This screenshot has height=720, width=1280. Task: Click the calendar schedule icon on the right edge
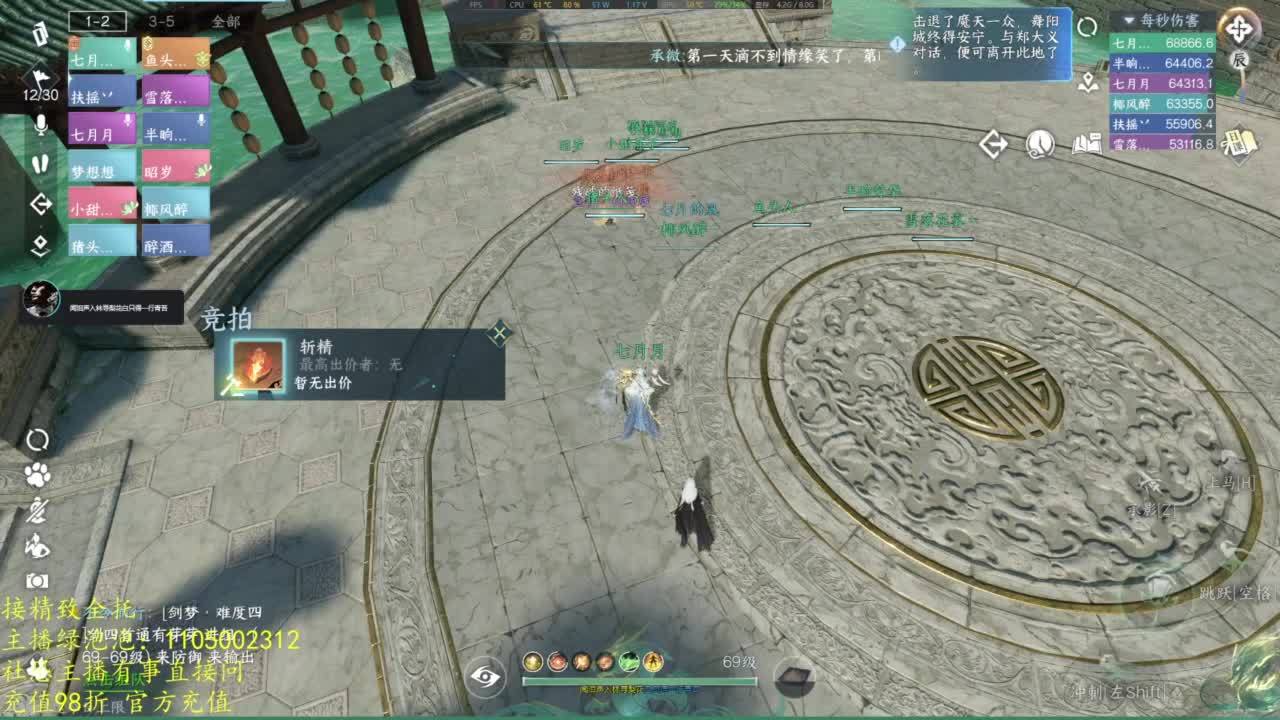[1242, 142]
